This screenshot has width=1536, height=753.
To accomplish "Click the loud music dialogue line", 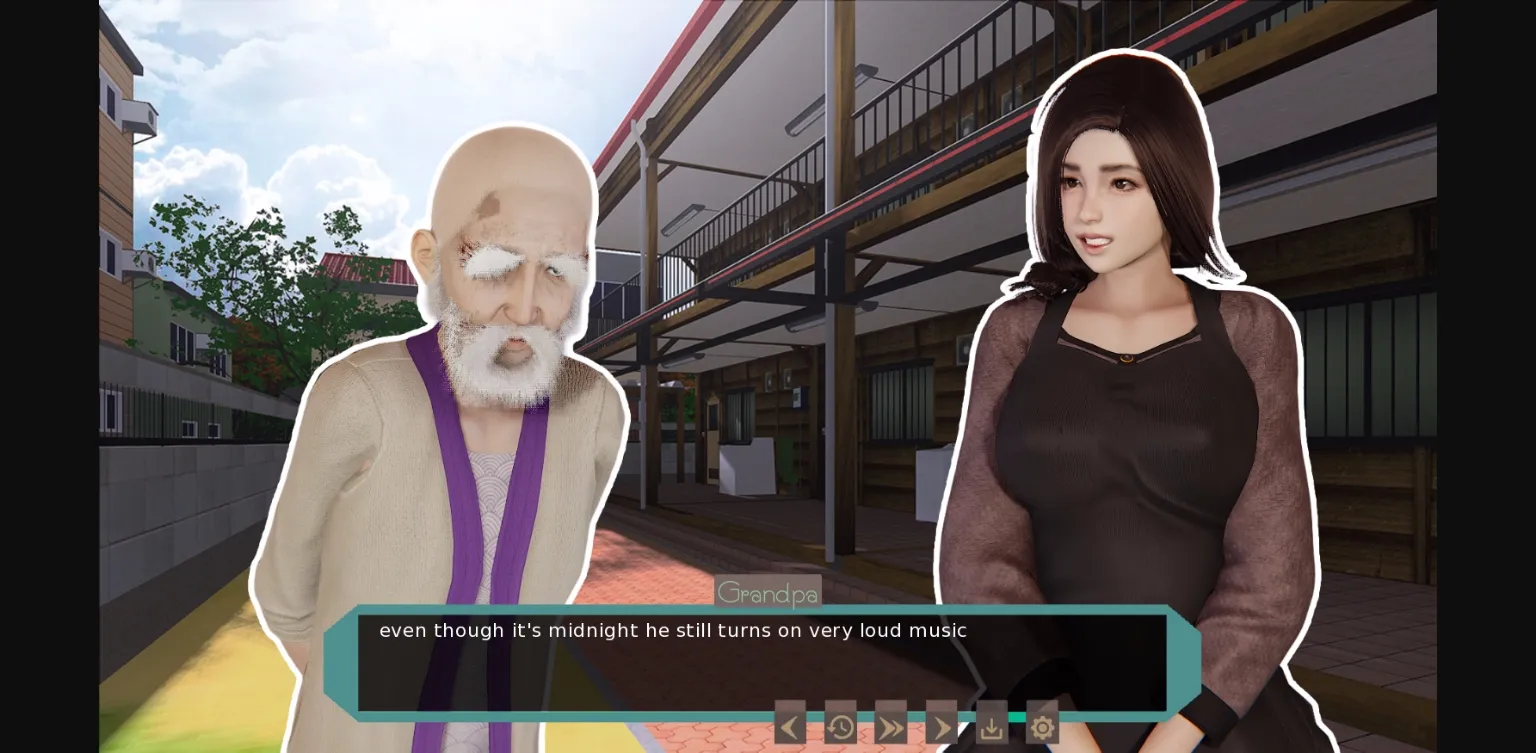I will (x=672, y=630).
